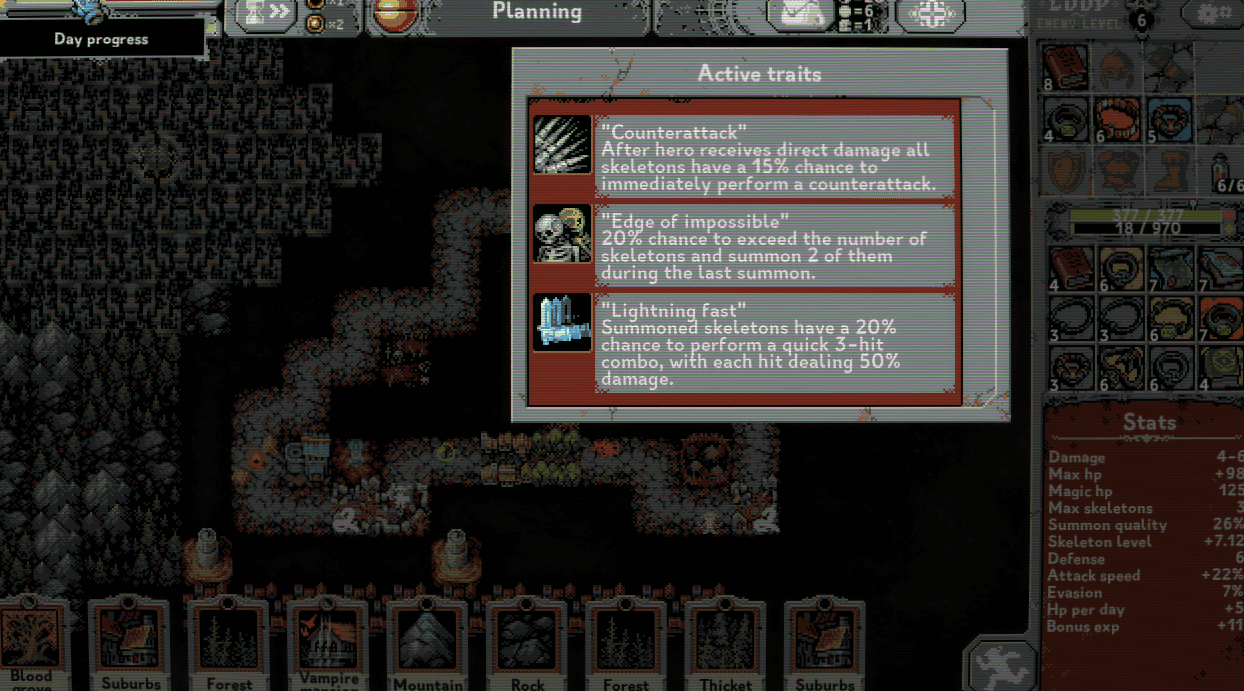
Task: Click the four-arrow cross button in top bar
Action: 930,15
